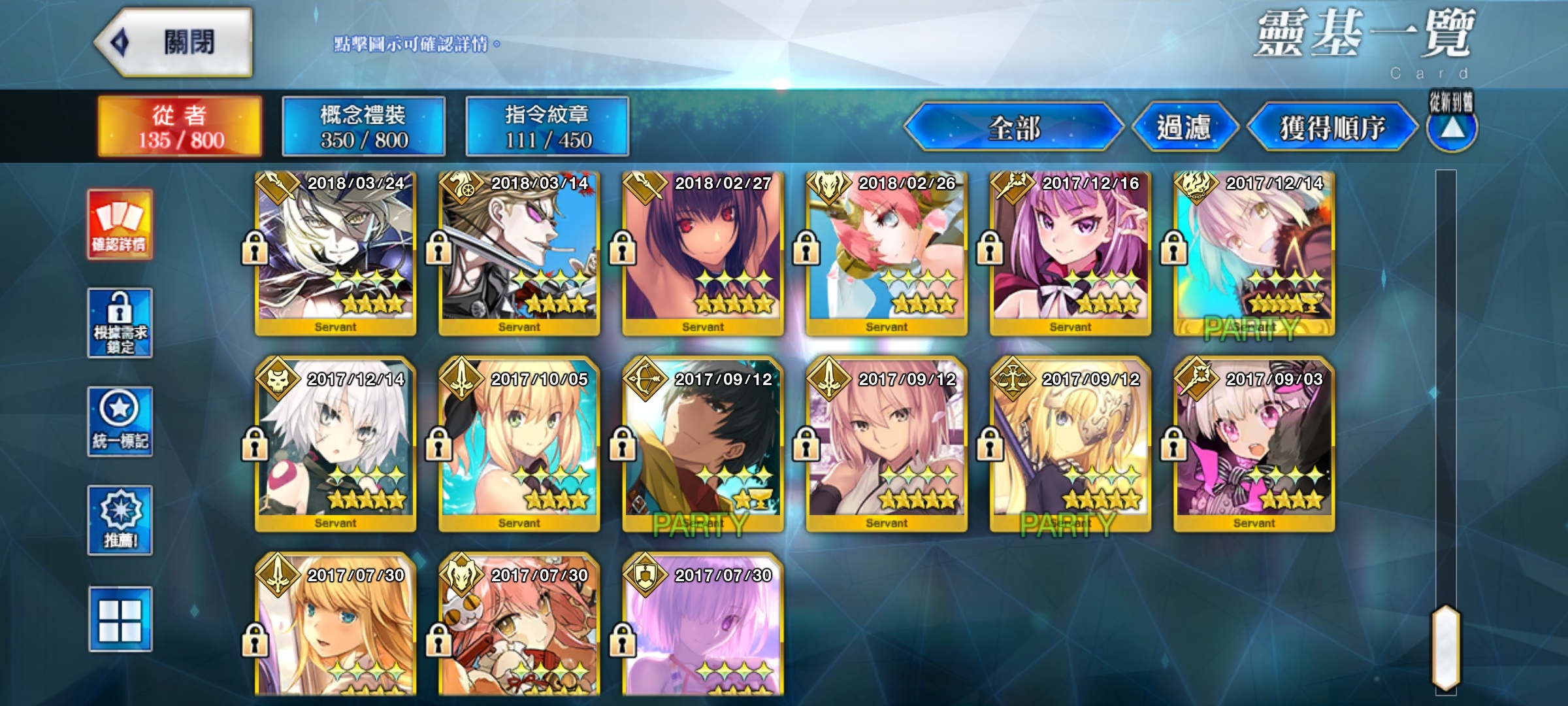Switch to the 指令紋章 command code tab
This screenshot has height=706, width=1568.
coord(547,126)
